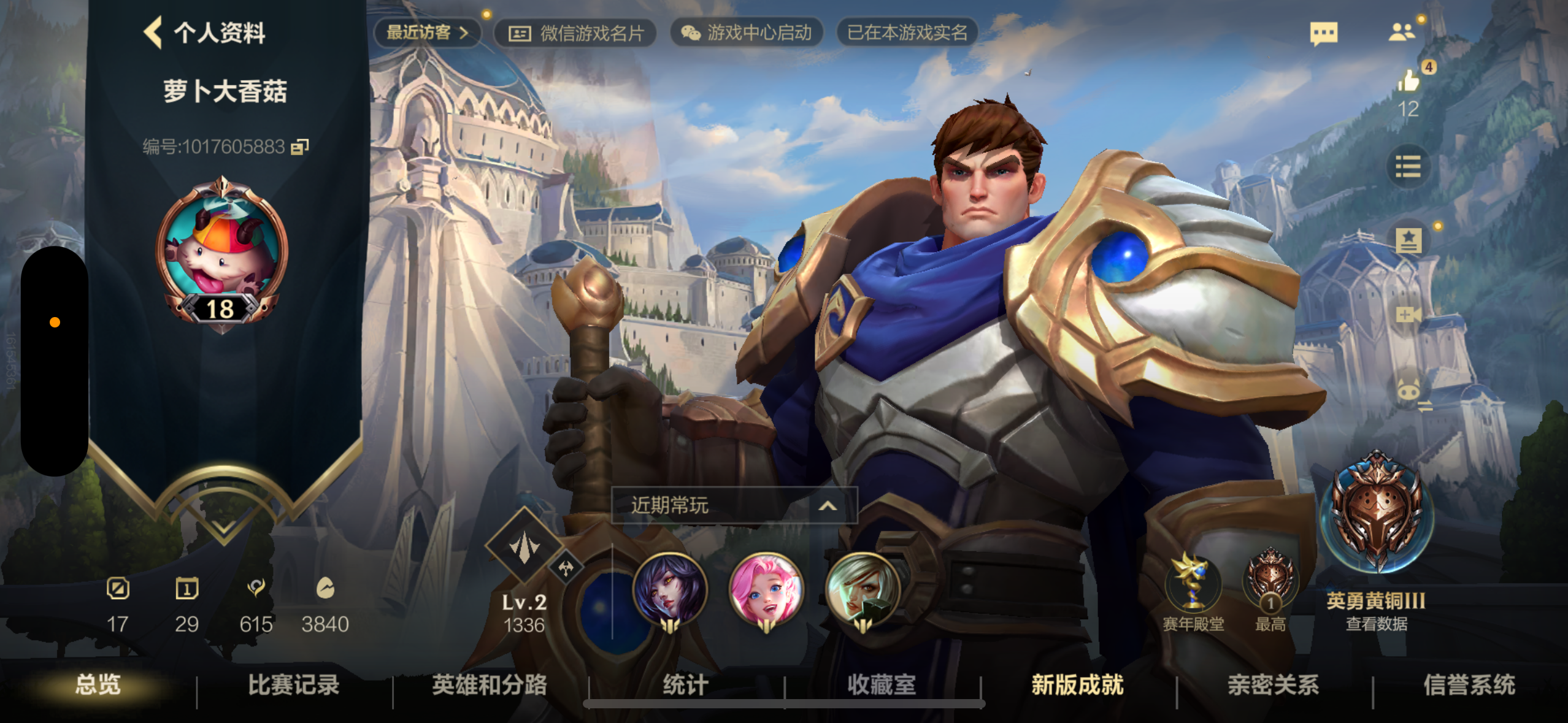Click the bronze rank emblem above 英勇黄铜III
This screenshot has width=1568, height=723.
pos(1376,515)
